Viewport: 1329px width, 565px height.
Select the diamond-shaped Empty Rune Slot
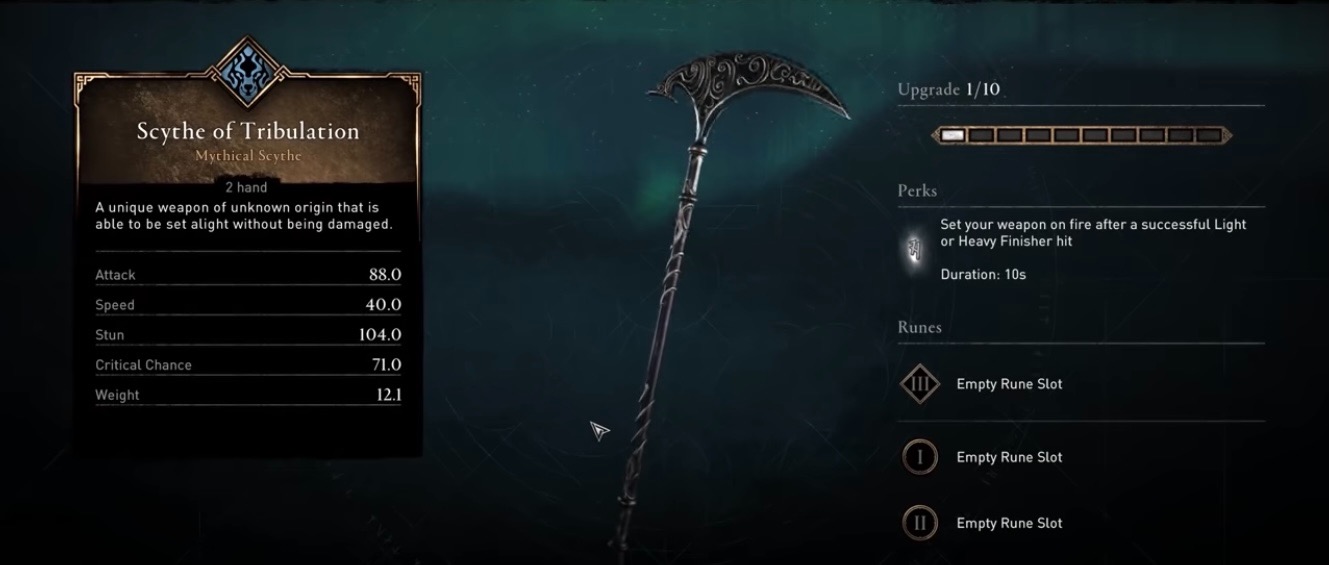919,384
